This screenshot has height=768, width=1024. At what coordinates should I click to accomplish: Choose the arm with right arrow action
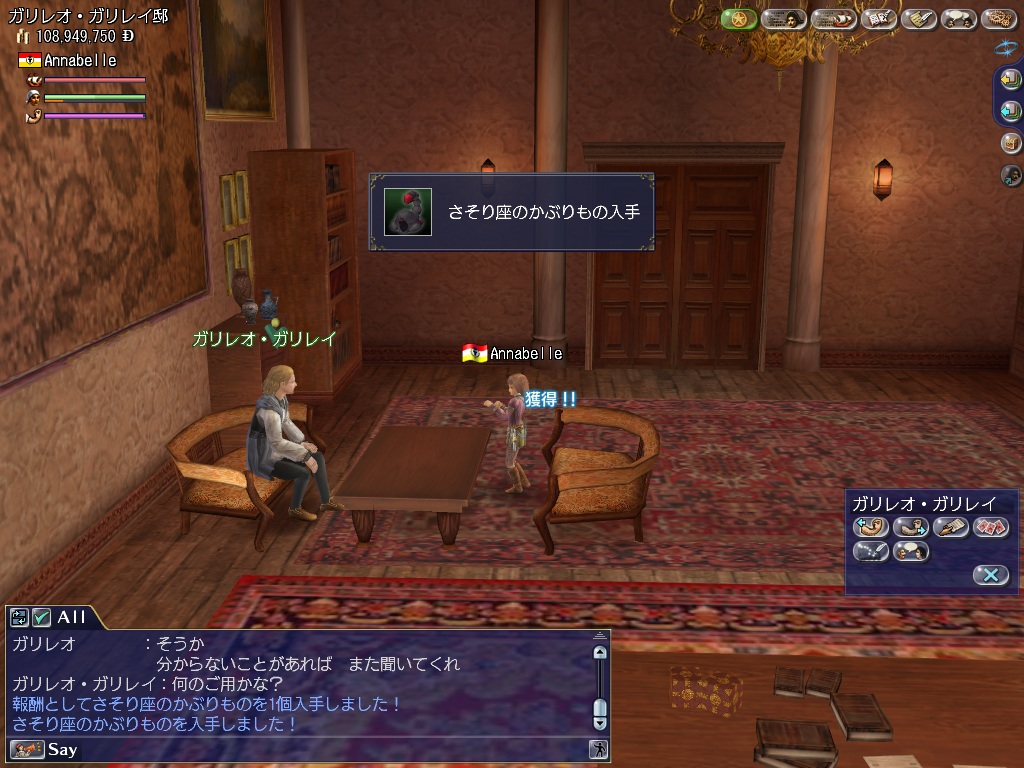pyautogui.click(x=911, y=527)
